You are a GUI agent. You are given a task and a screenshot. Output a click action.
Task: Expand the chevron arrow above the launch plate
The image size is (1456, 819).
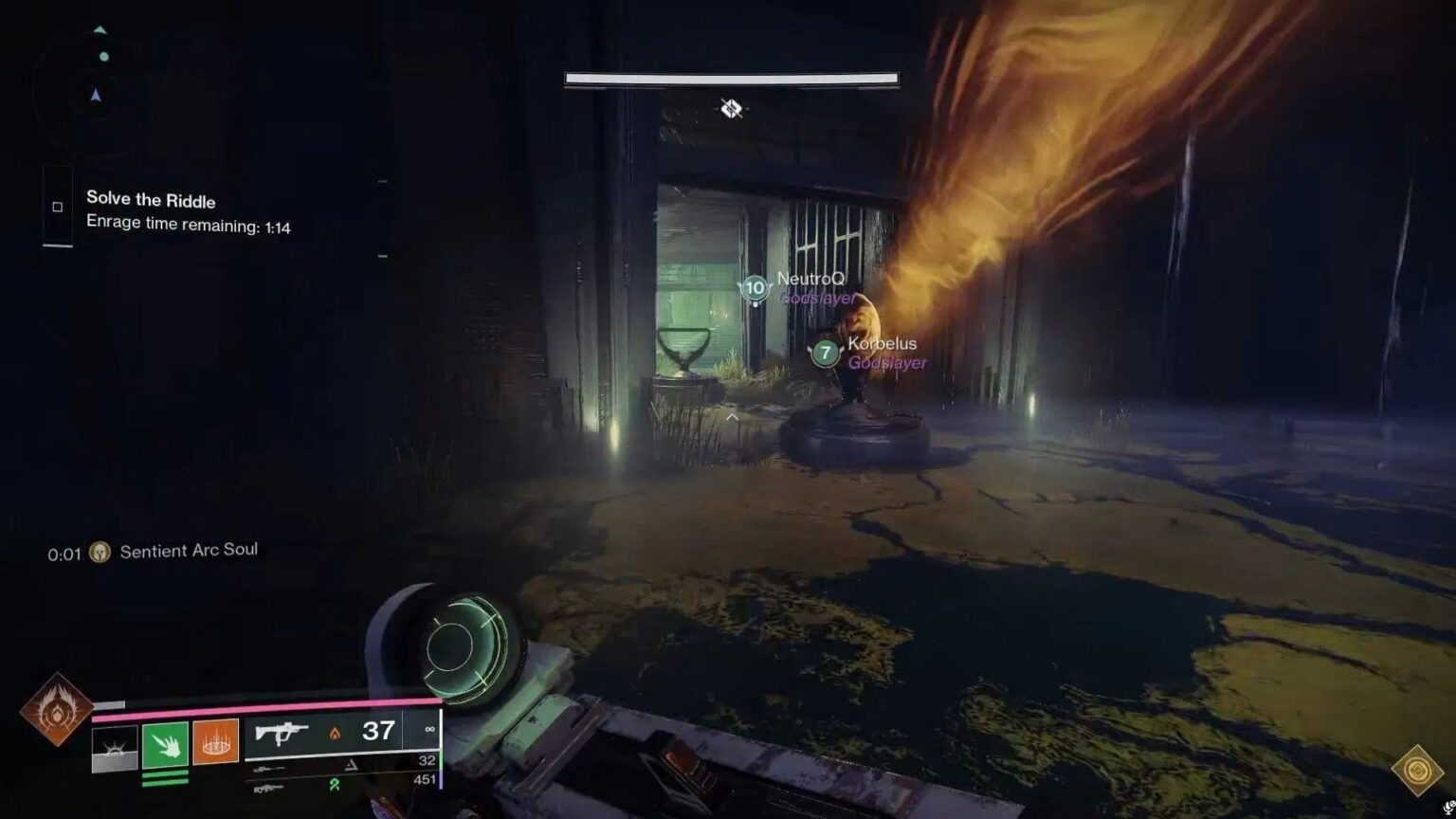pyautogui.click(x=731, y=415)
